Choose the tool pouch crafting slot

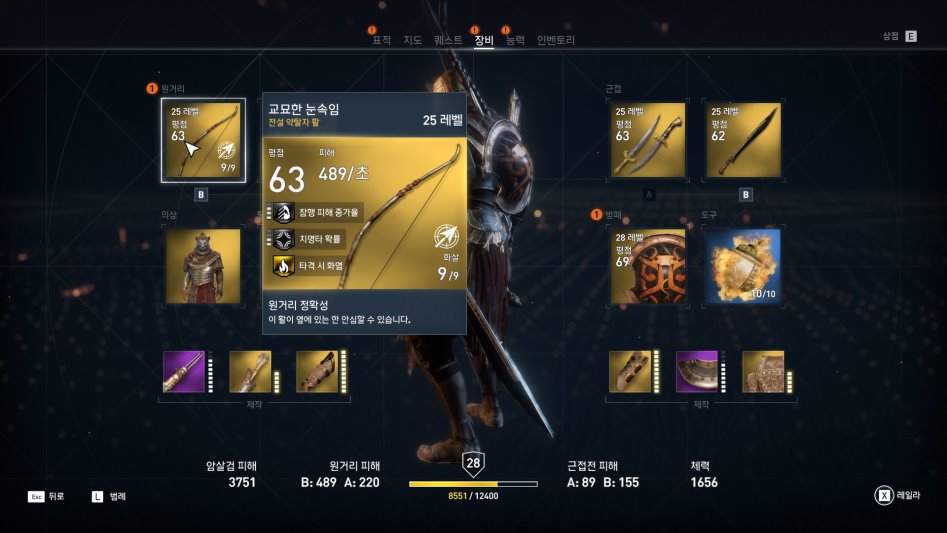tap(763, 371)
